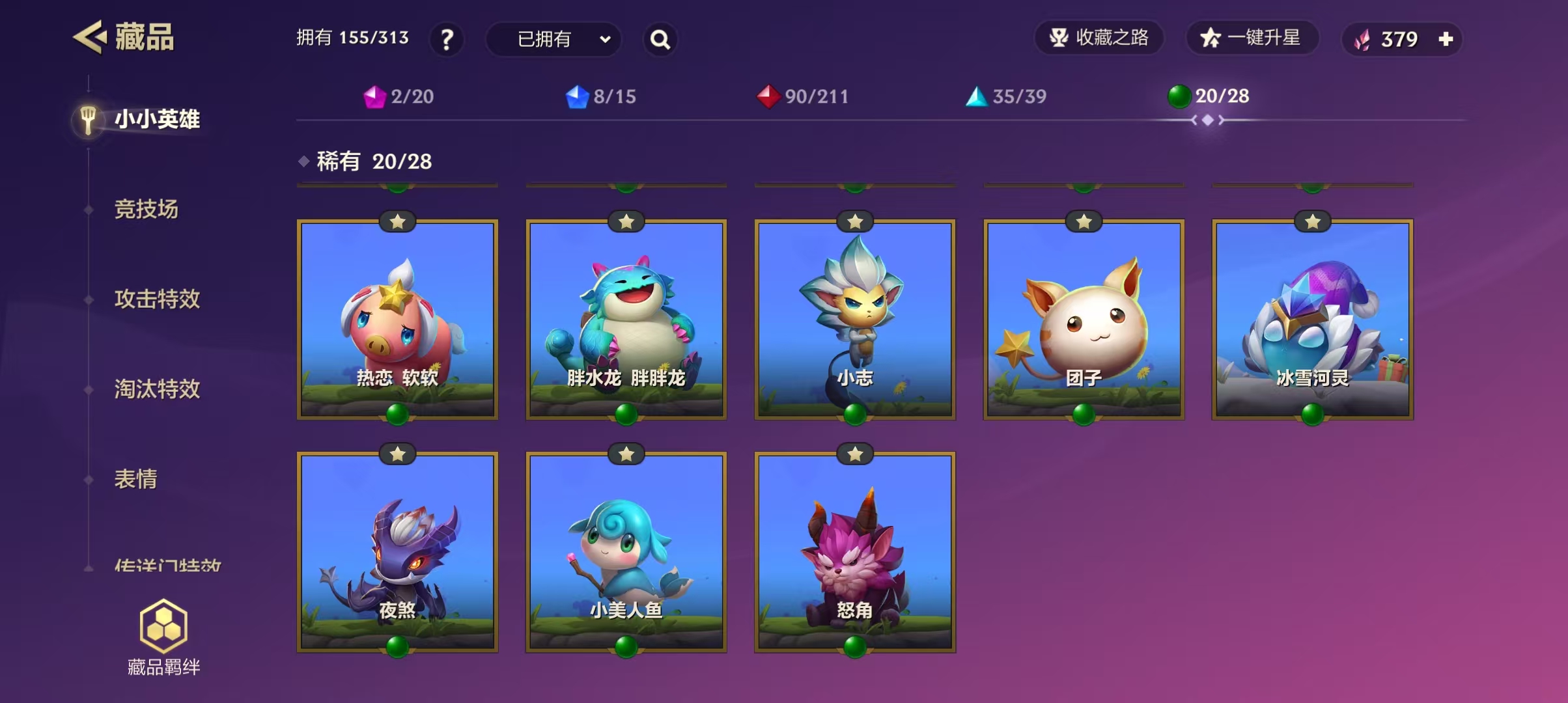
Task: Select the 表情 category
Action: [x=136, y=479]
